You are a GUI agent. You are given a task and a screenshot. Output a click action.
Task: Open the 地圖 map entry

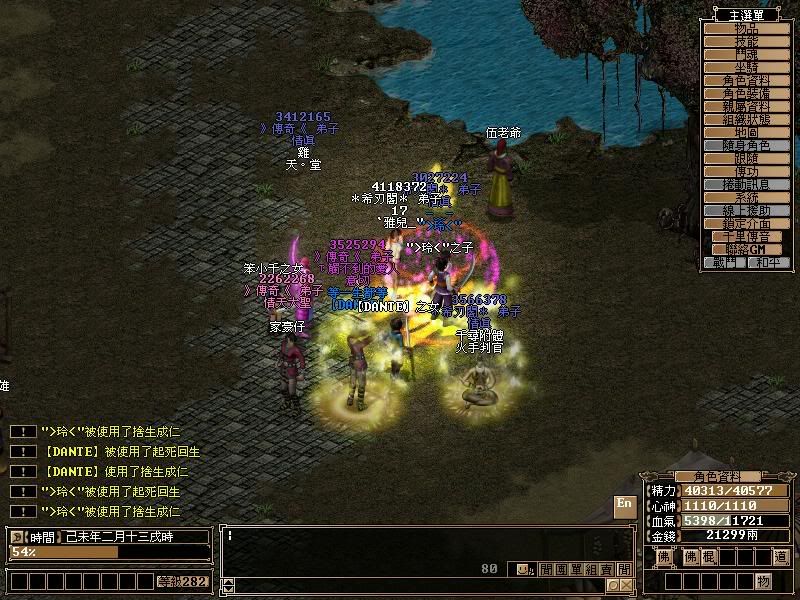[x=746, y=132]
